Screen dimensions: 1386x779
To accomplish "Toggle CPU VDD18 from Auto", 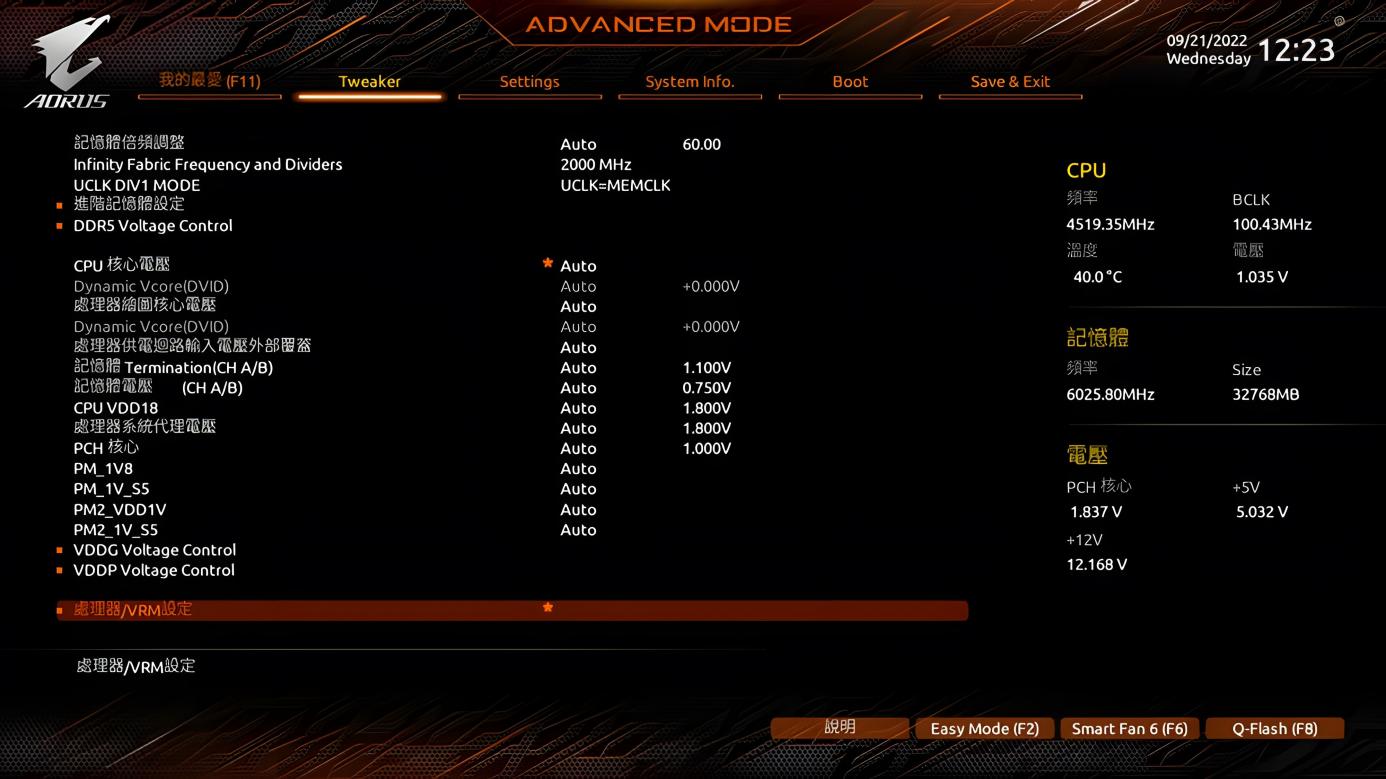I will (x=578, y=408).
